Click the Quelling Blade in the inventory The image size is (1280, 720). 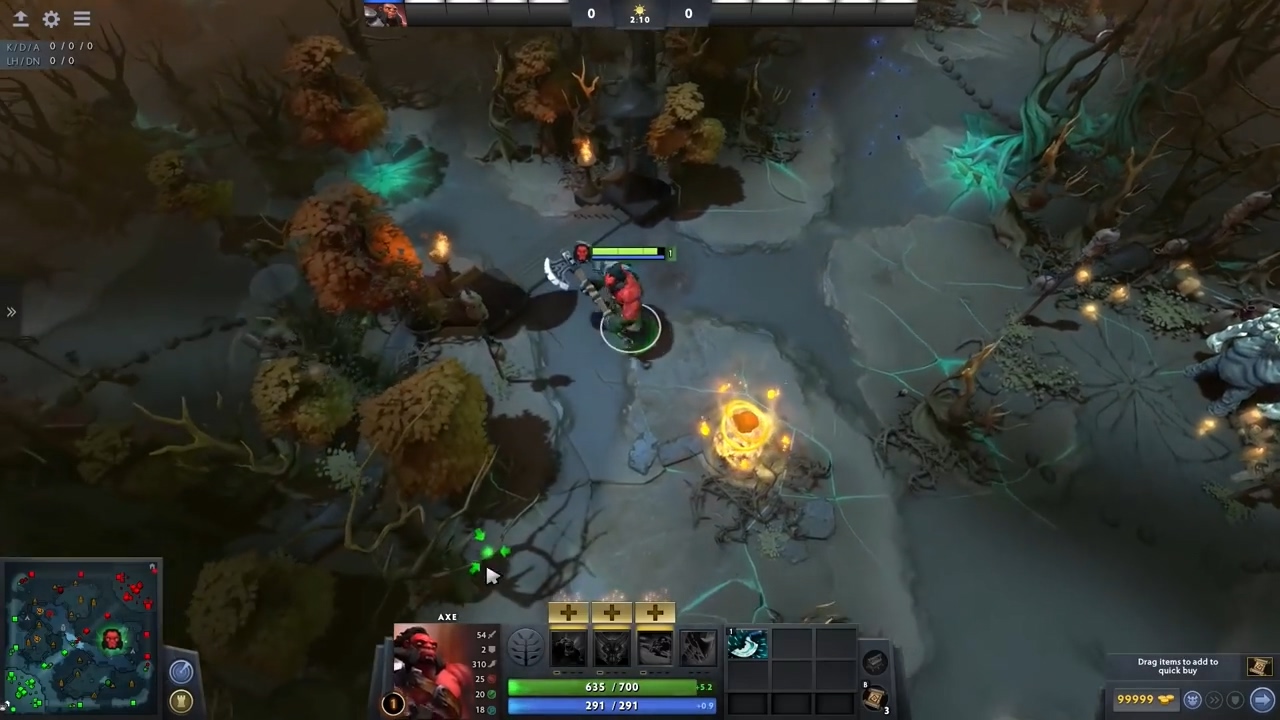(748, 645)
